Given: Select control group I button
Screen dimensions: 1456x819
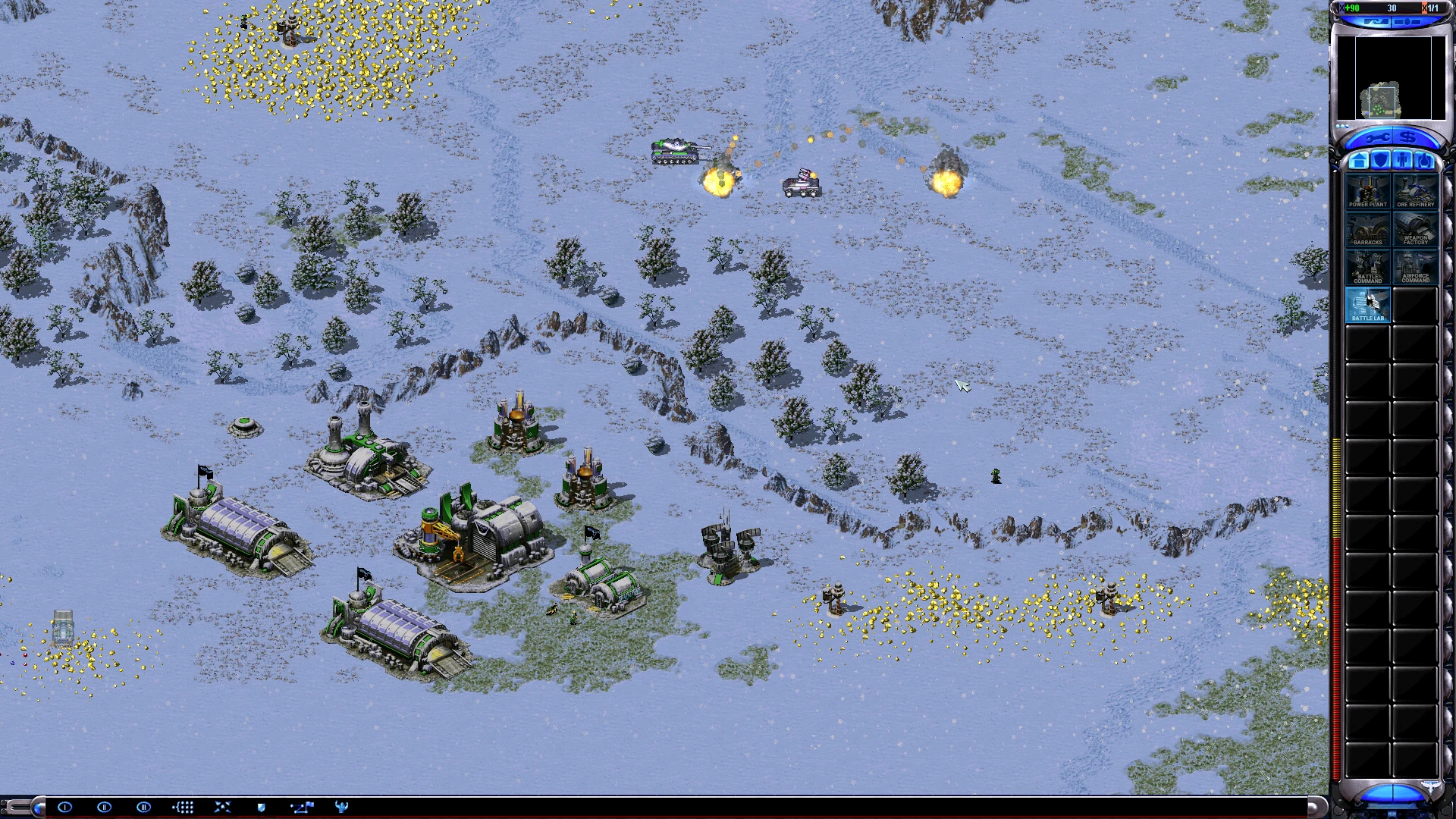Looking at the screenshot, I should point(64,807).
